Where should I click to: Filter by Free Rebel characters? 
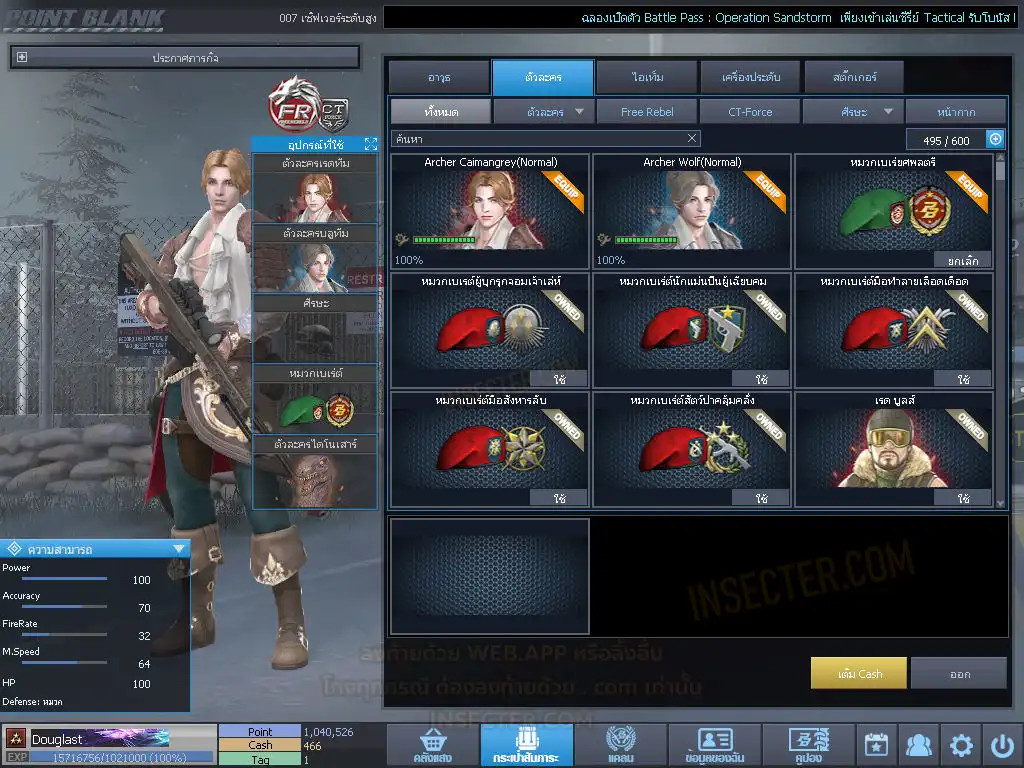[x=647, y=112]
